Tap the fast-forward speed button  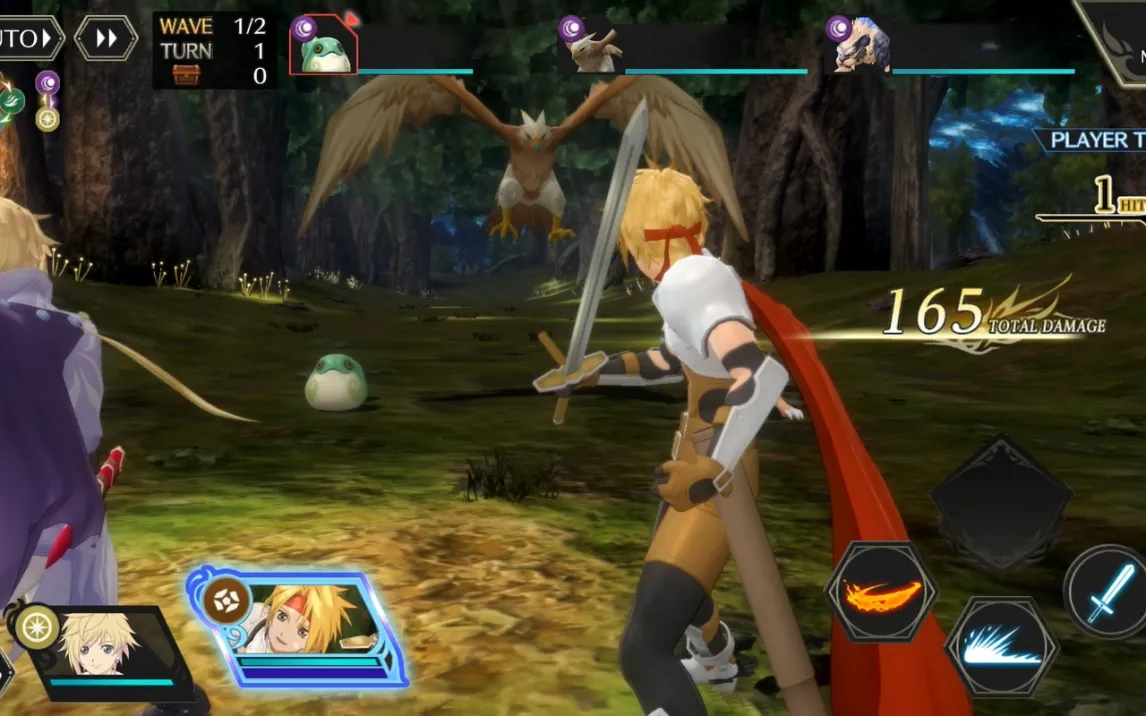pyautogui.click(x=106, y=38)
